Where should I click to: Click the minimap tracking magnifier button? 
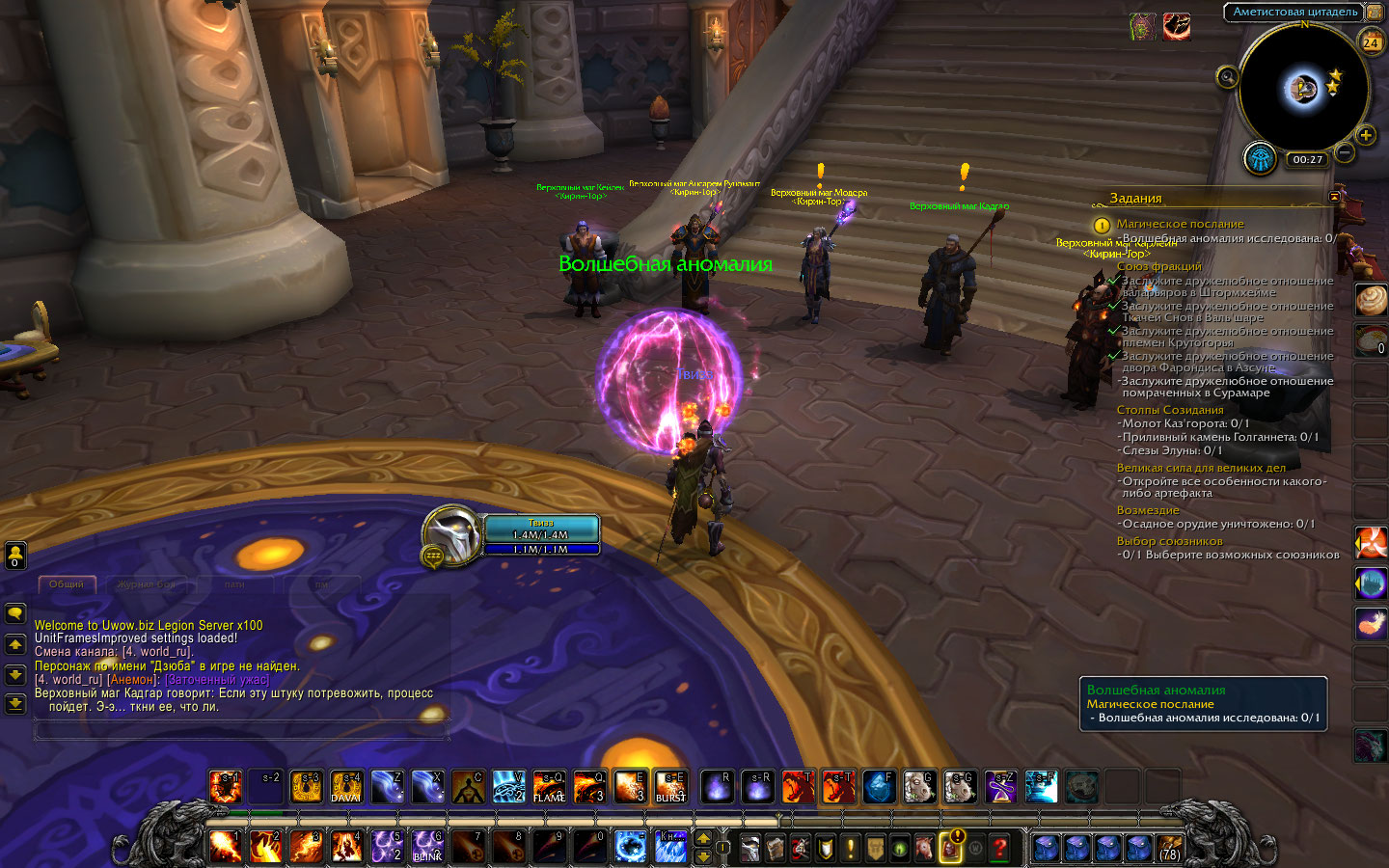coord(1227,77)
